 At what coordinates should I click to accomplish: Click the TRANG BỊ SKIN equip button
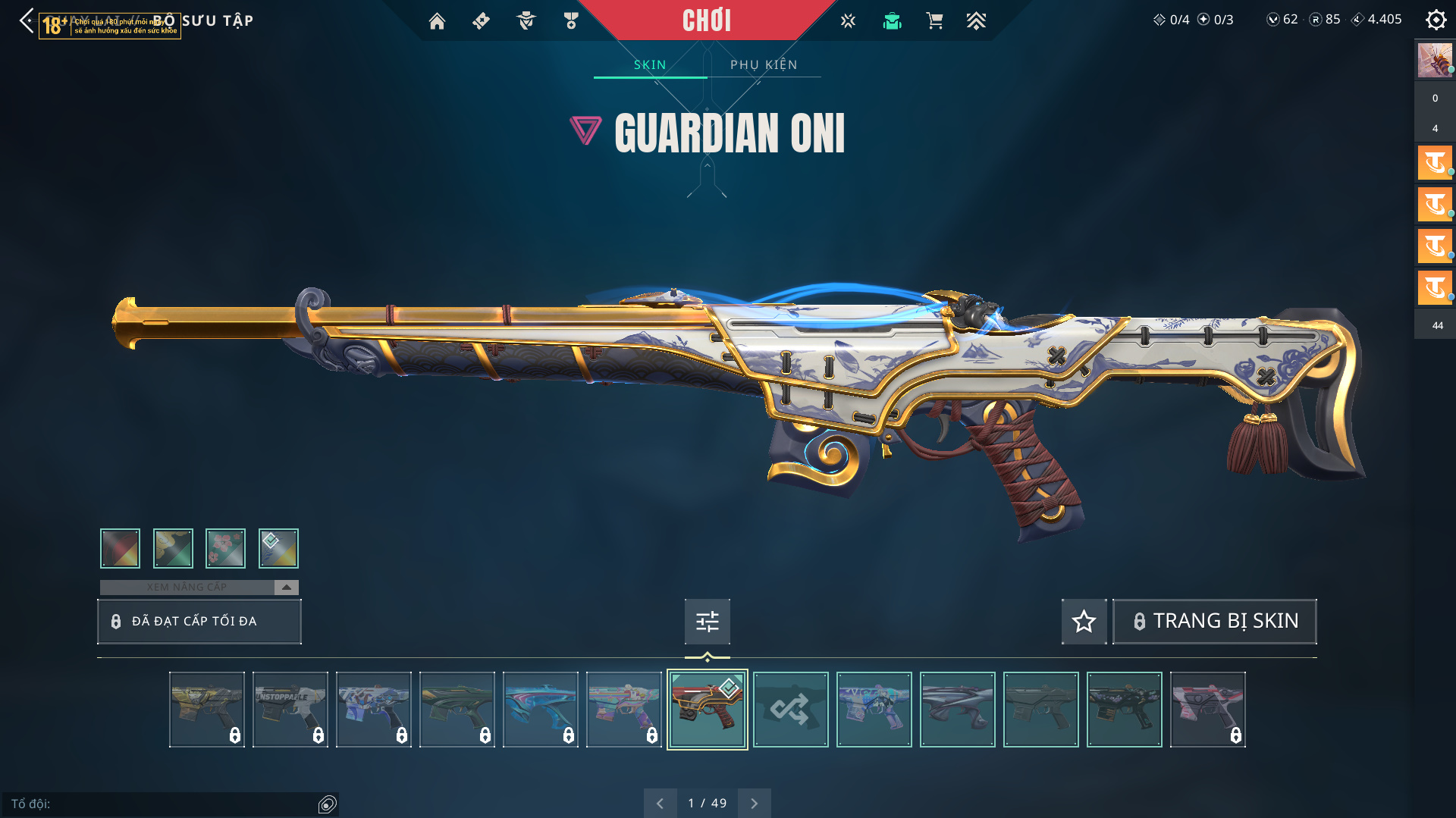(x=1215, y=621)
